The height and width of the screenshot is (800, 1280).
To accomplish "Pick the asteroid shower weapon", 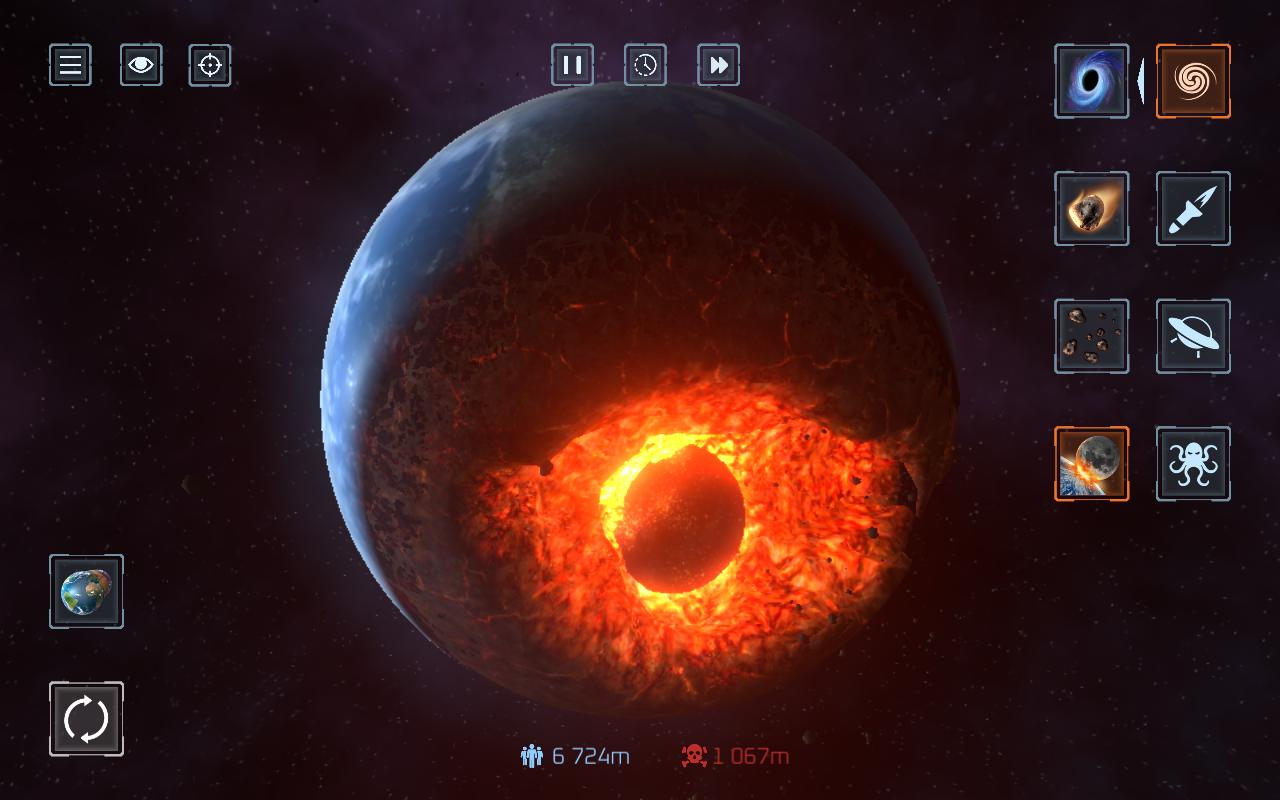I will 1091,336.
